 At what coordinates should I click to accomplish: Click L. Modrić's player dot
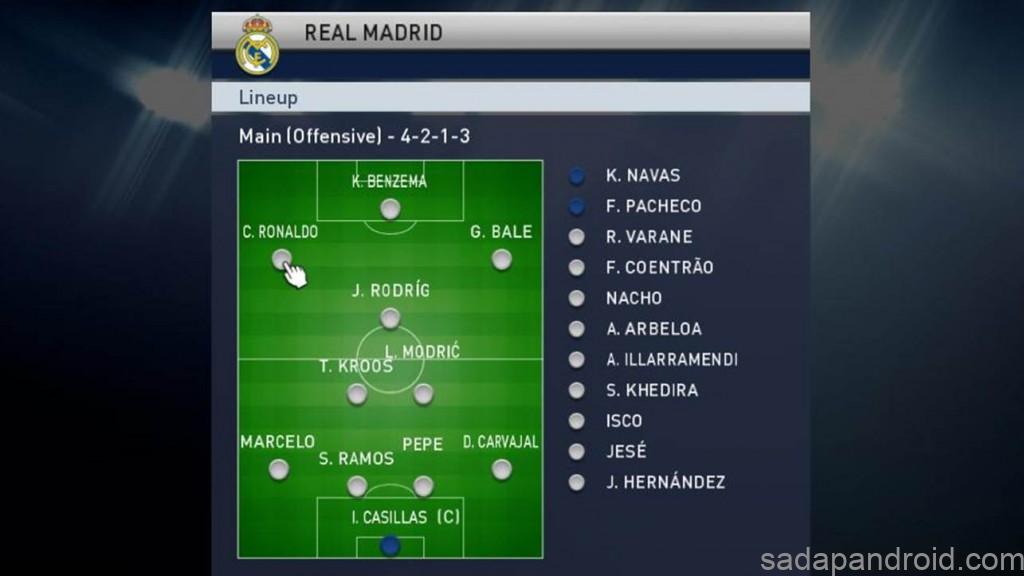pos(423,394)
